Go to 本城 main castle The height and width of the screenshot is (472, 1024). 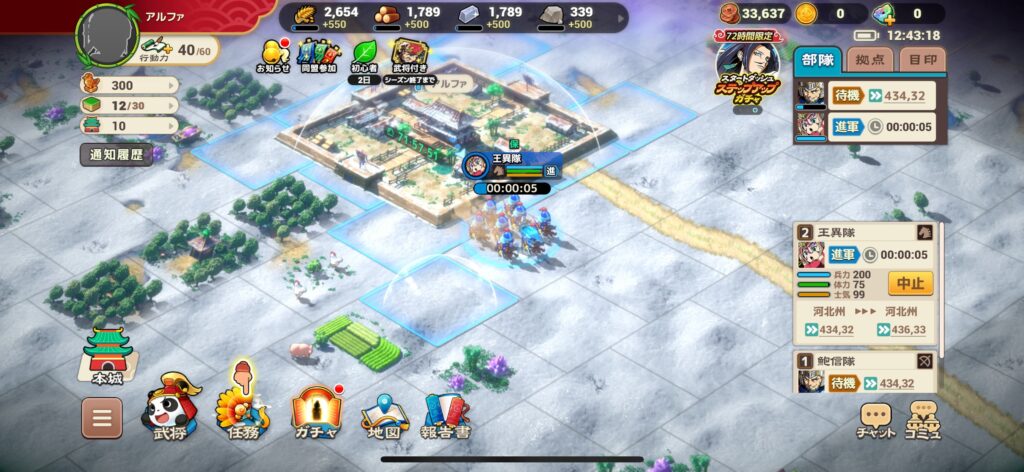pos(108,354)
